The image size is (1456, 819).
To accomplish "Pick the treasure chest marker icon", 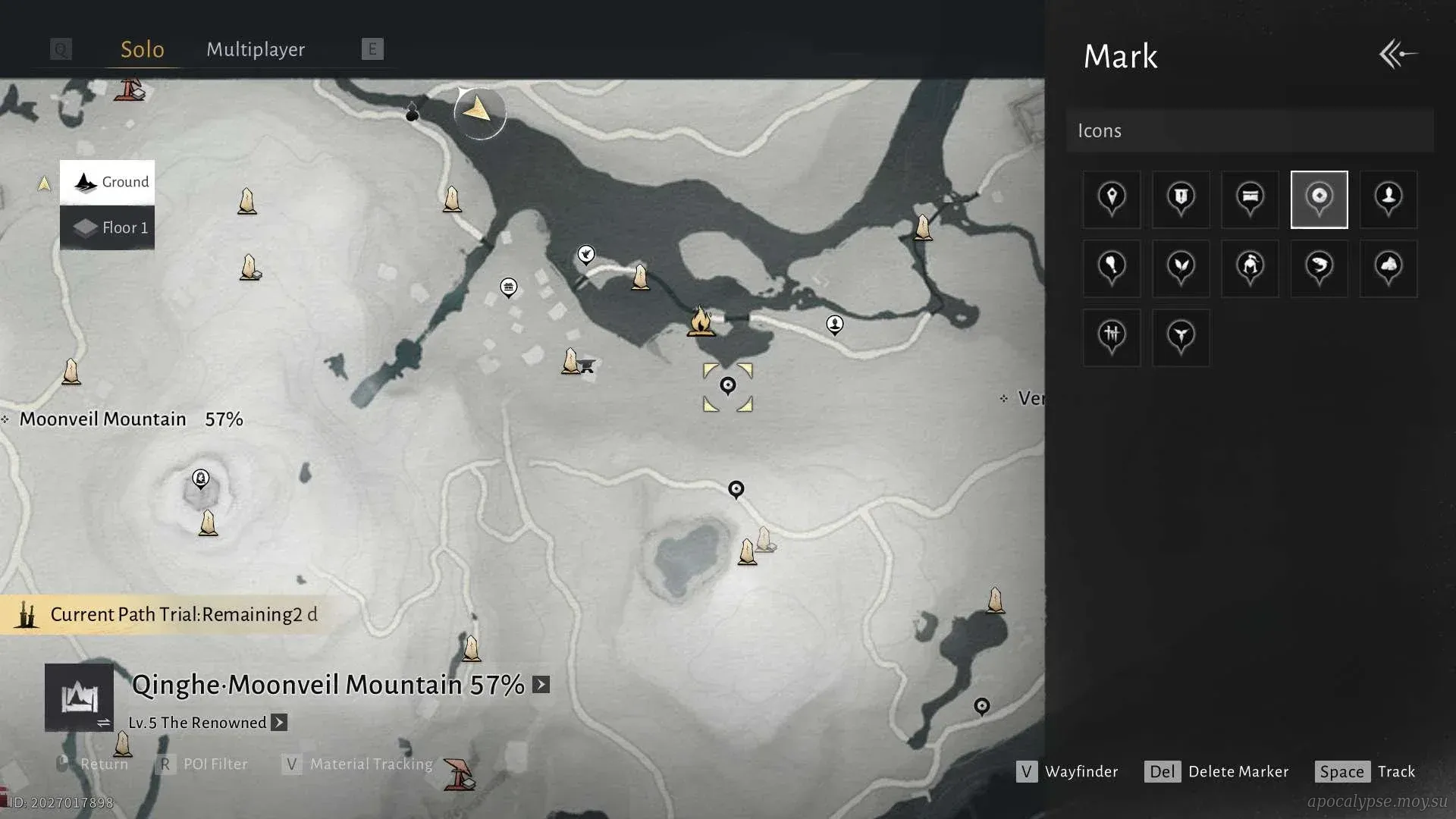I will click(x=1250, y=199).
